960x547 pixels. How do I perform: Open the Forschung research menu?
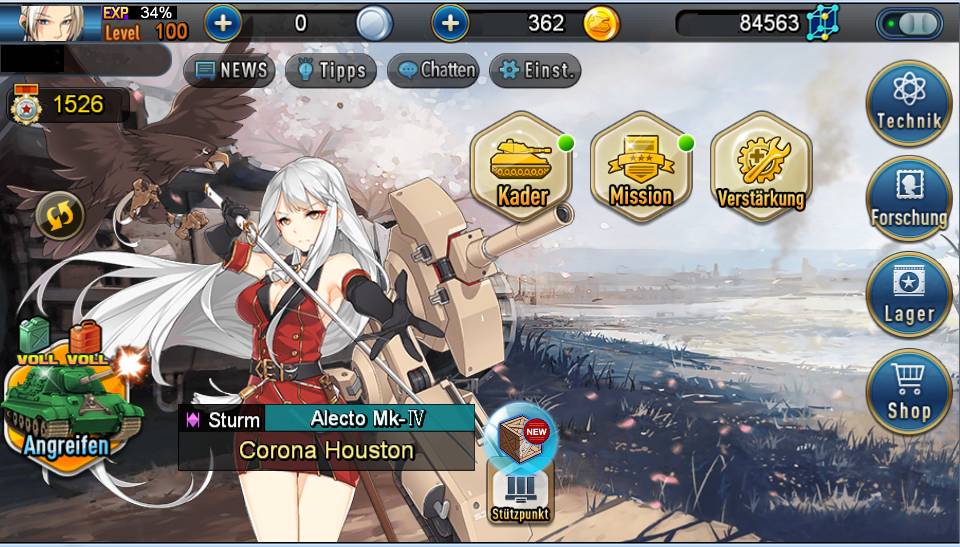(908, 199)
